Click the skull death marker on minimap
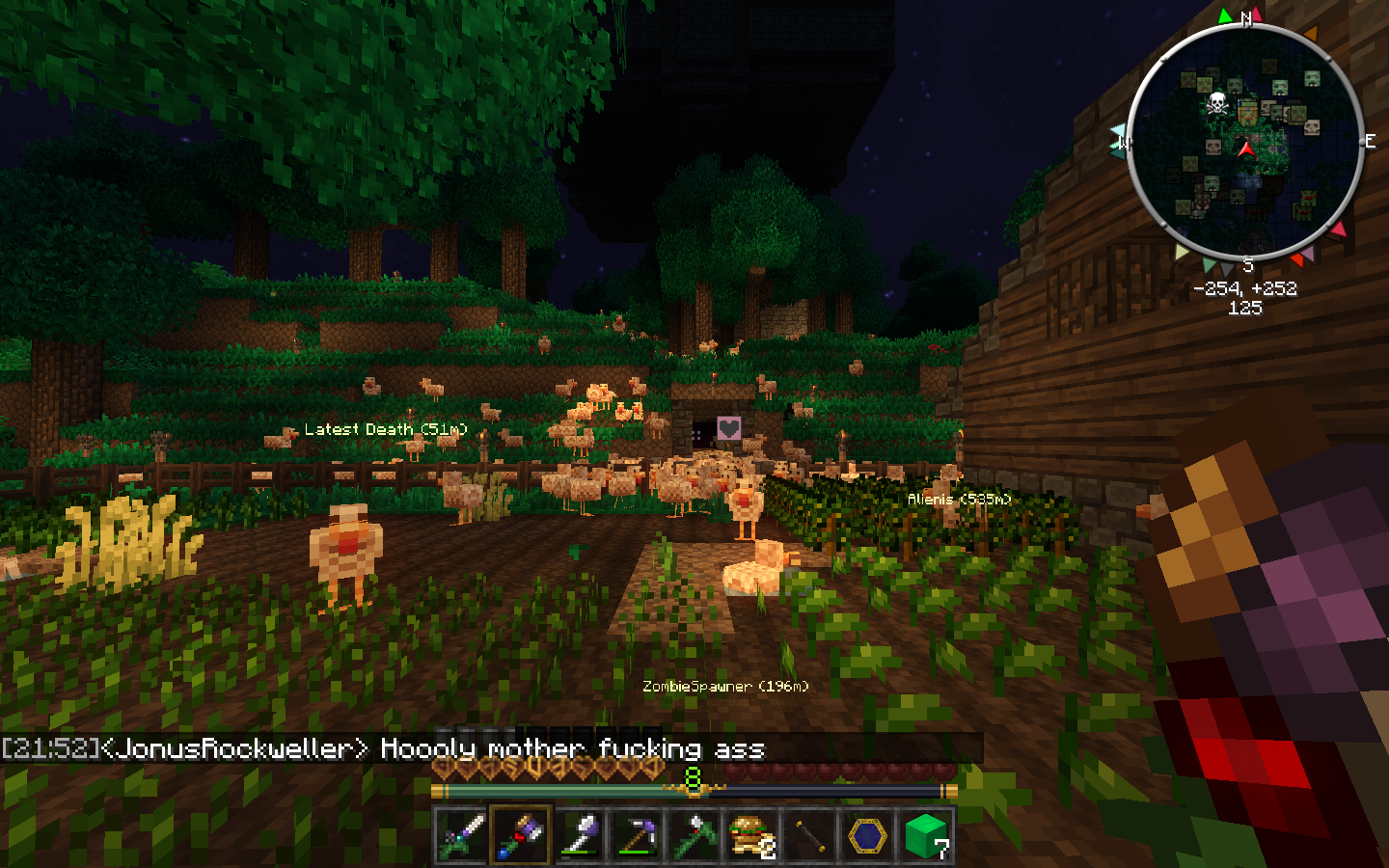 [1217, 102]
